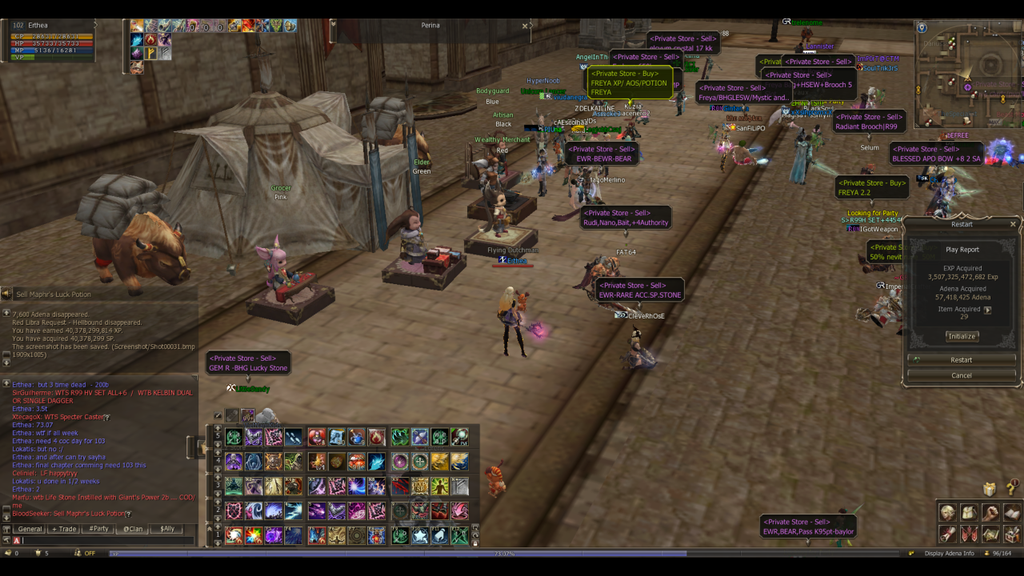
Task: Open the gift box icon
Action: (989, 489)
